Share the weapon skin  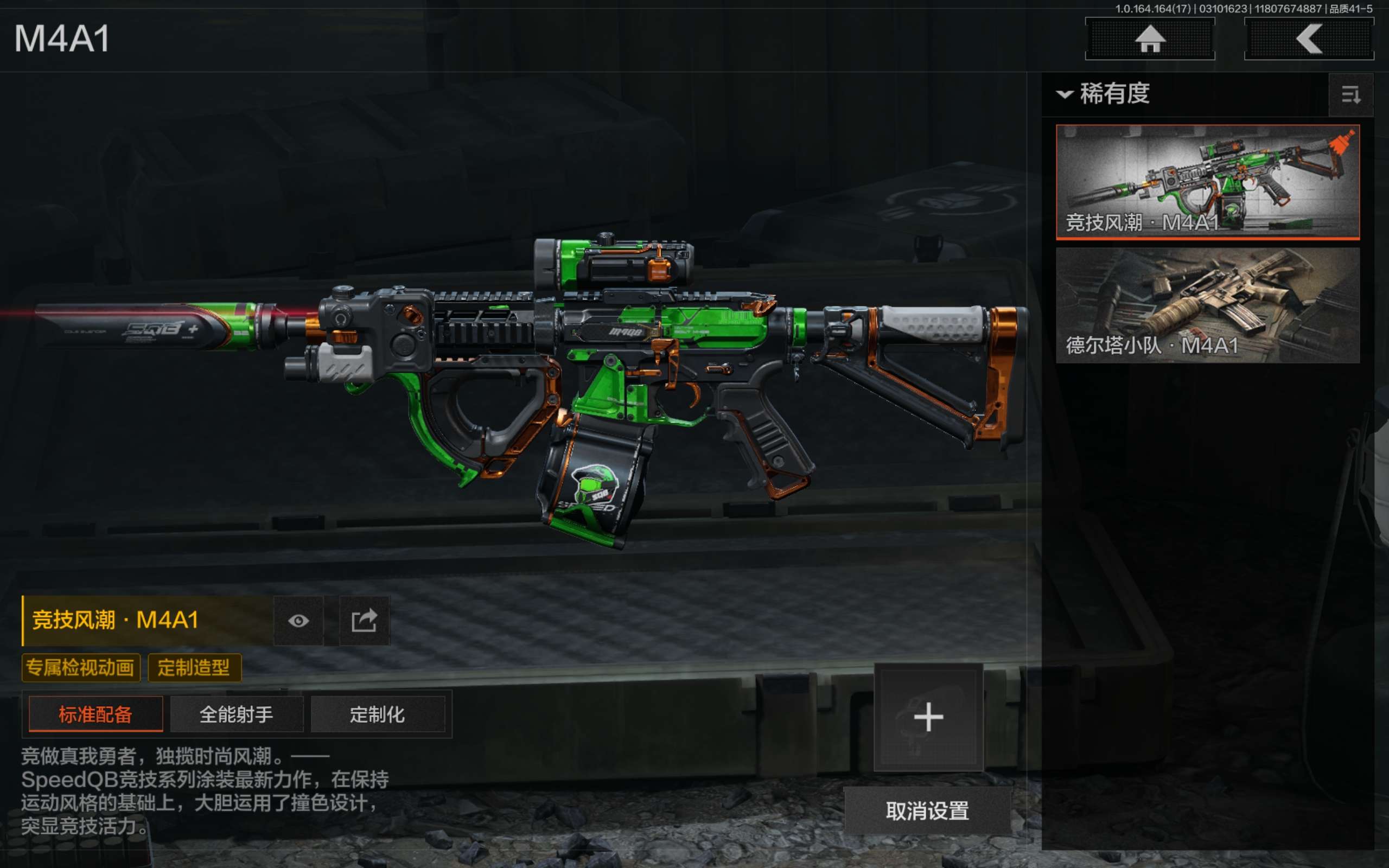[364, 621]
